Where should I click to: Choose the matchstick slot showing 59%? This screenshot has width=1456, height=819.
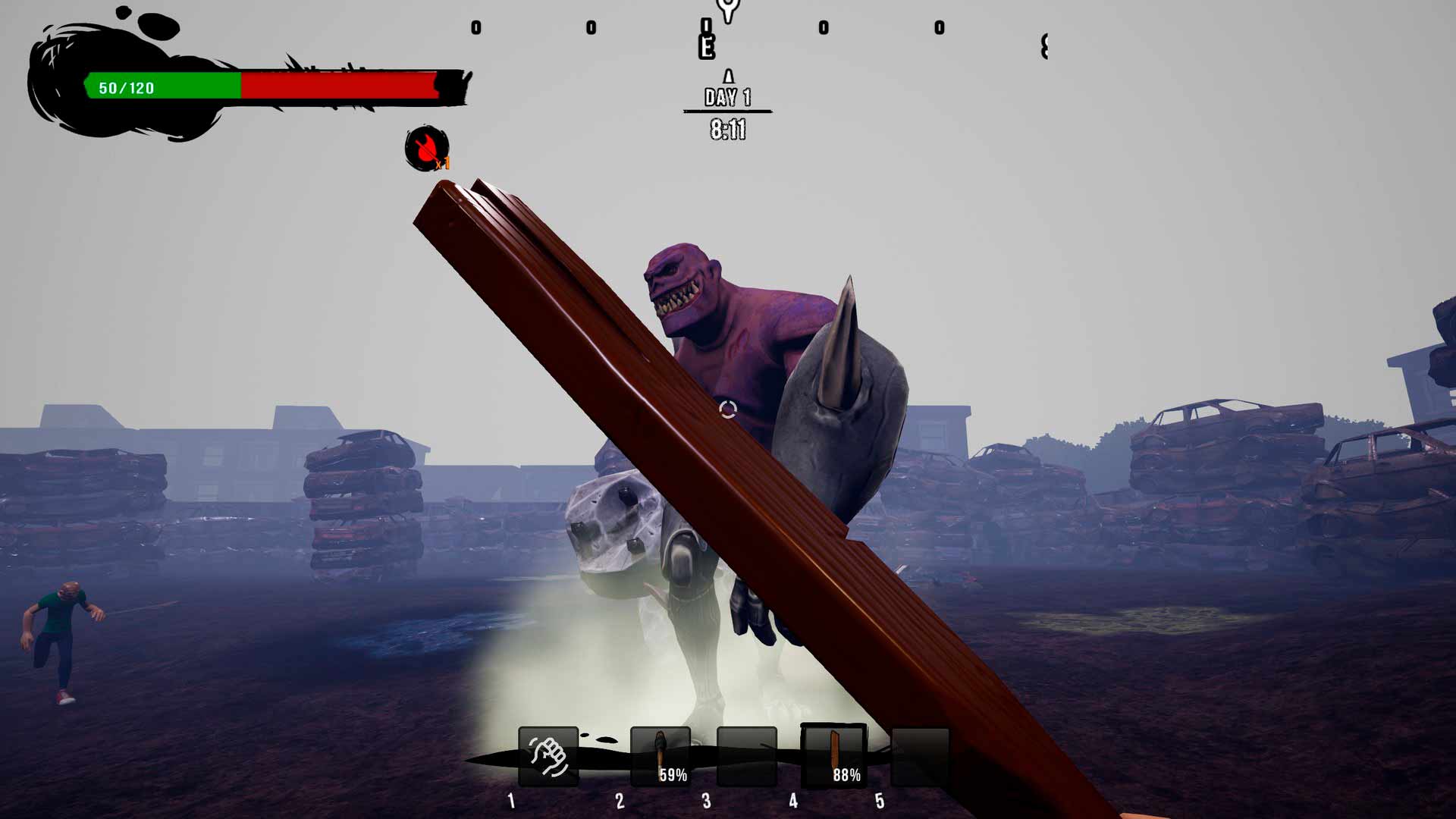coord(661,756)
